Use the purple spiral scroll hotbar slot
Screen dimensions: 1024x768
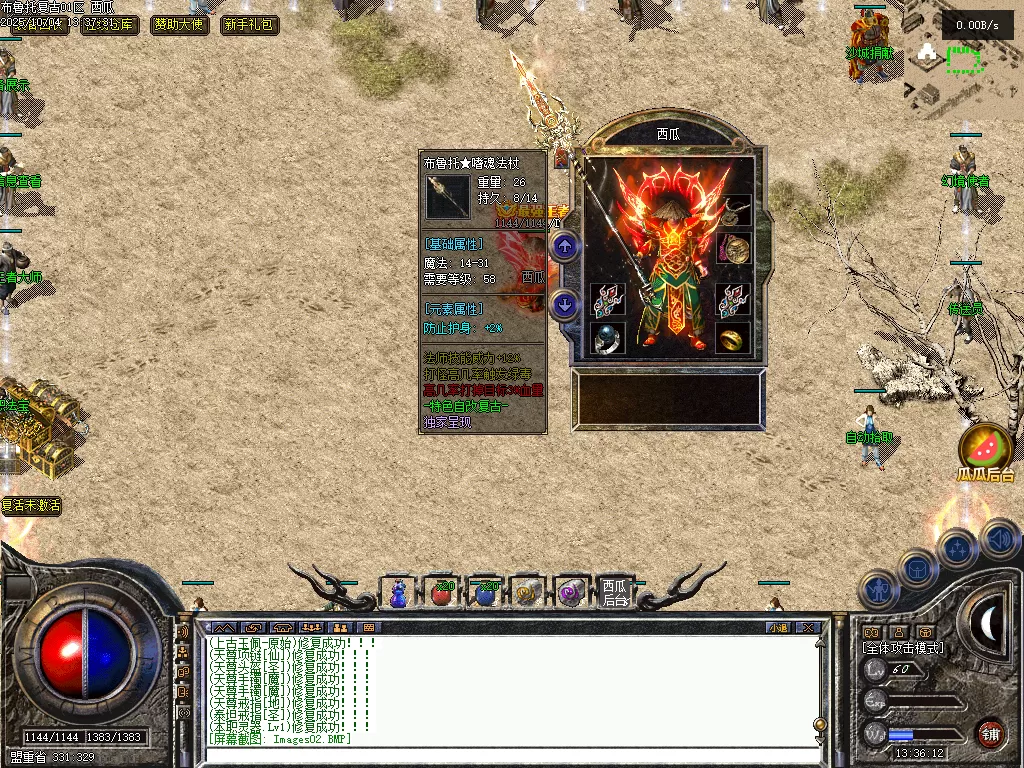click(x=572, y=593)
